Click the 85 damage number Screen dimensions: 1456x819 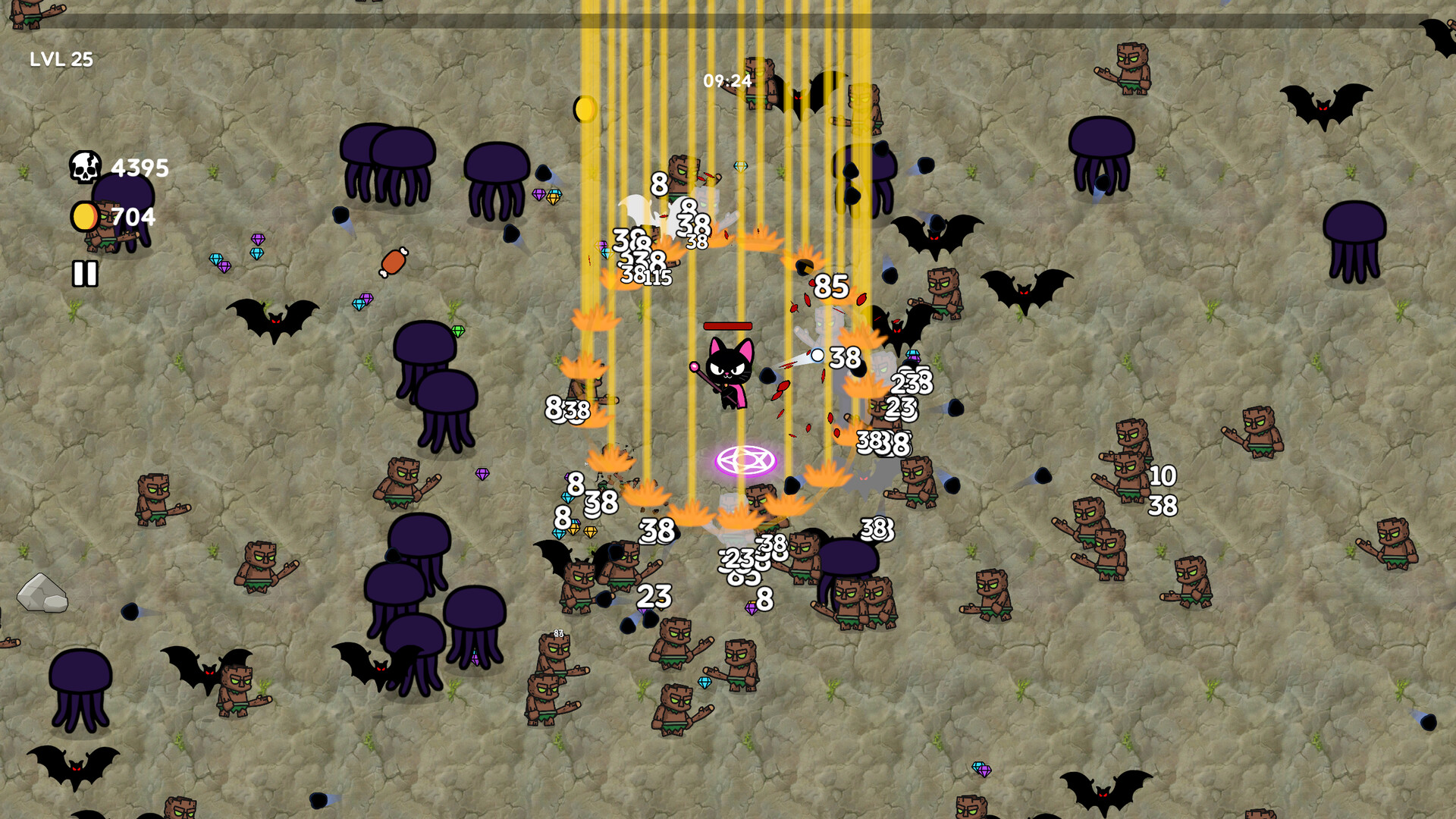[x=830, y=287]
